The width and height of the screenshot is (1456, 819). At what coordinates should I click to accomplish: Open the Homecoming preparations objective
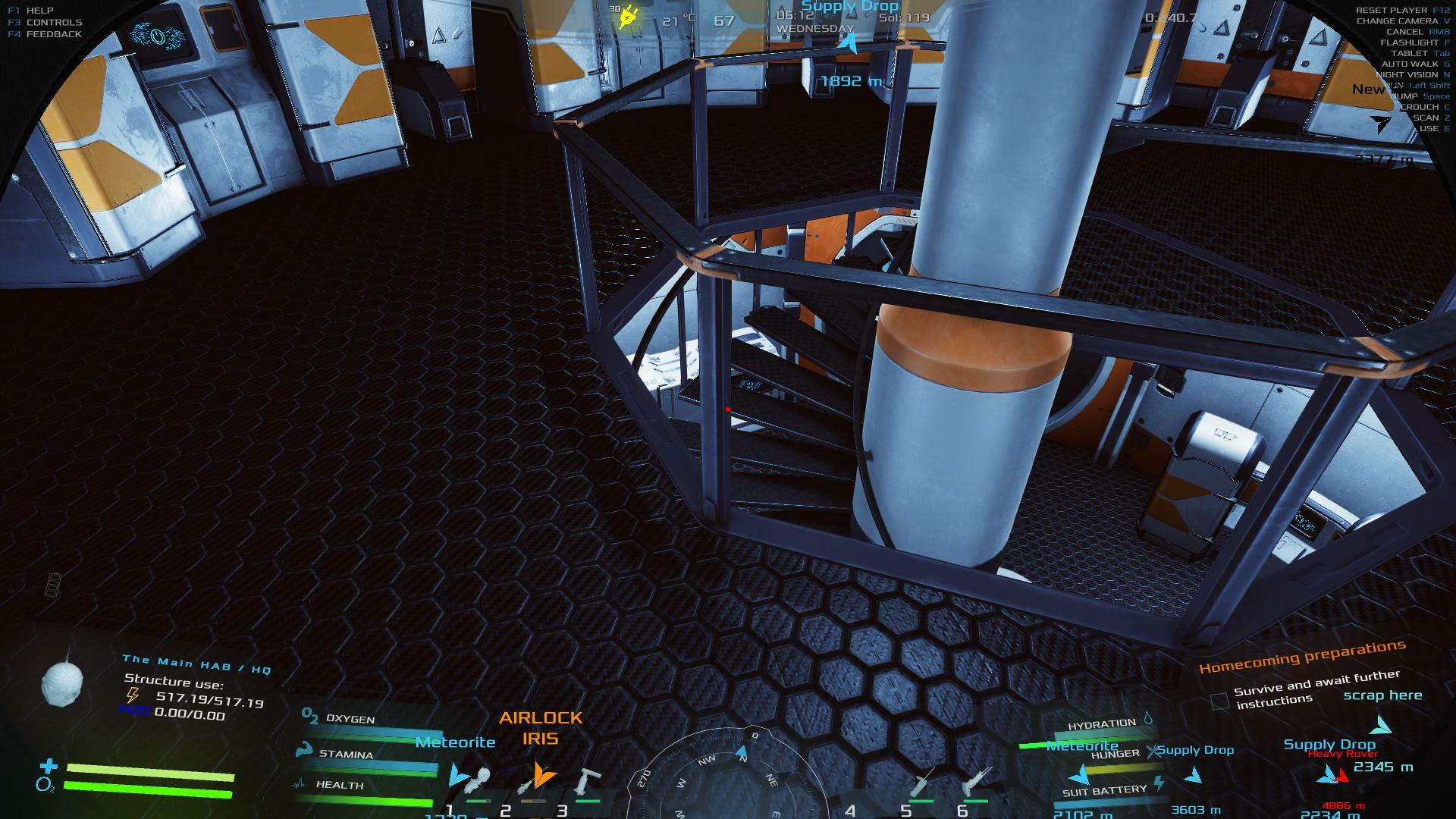point(1302,656)
